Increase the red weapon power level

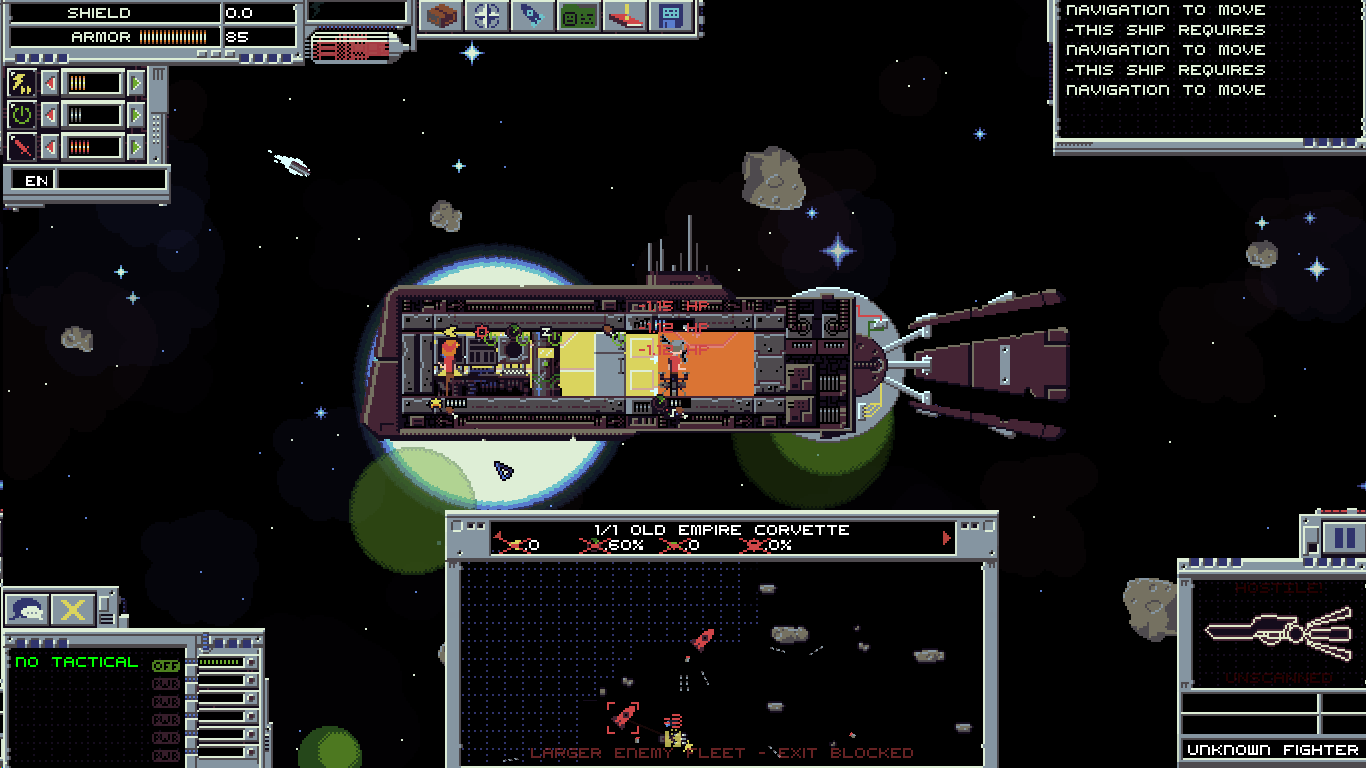(x=136, y=147)
